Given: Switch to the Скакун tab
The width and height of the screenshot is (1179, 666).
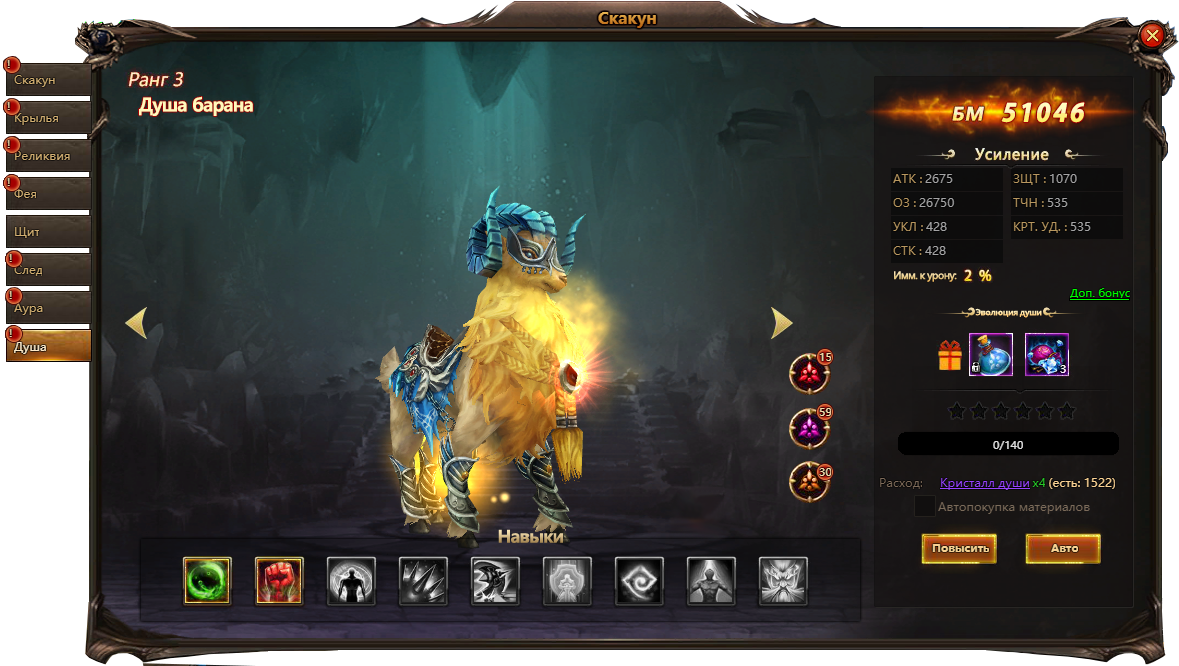Looking at the screenshot, I should click(x=48, y=80).
